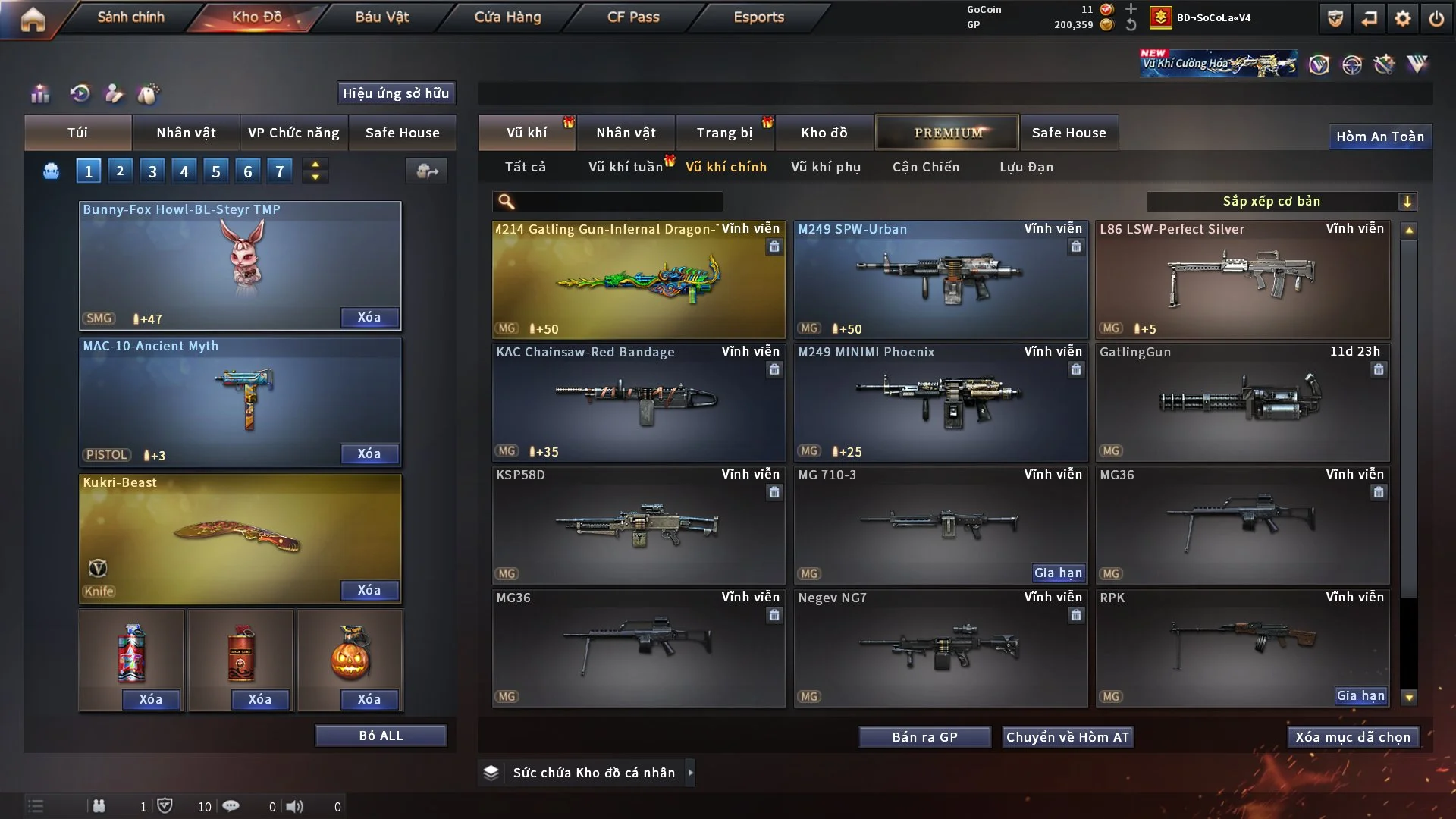Image resolution: width=1456 pixels, height=819 pixels.
Task: Click the Hiệu ứng sở hữu button
Action: (x=396, y=93)
